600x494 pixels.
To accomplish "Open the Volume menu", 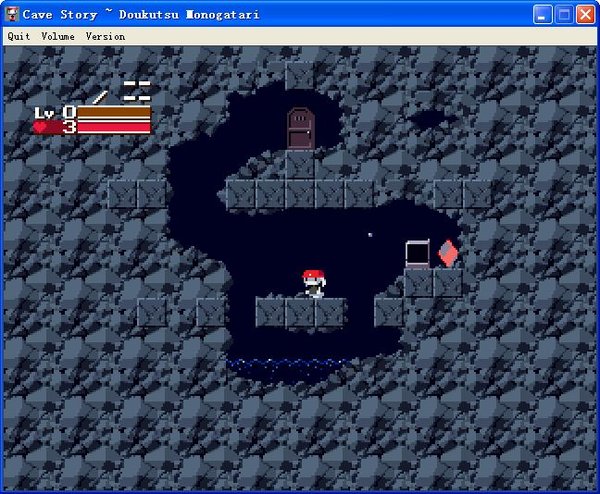I will coord(58,36).
